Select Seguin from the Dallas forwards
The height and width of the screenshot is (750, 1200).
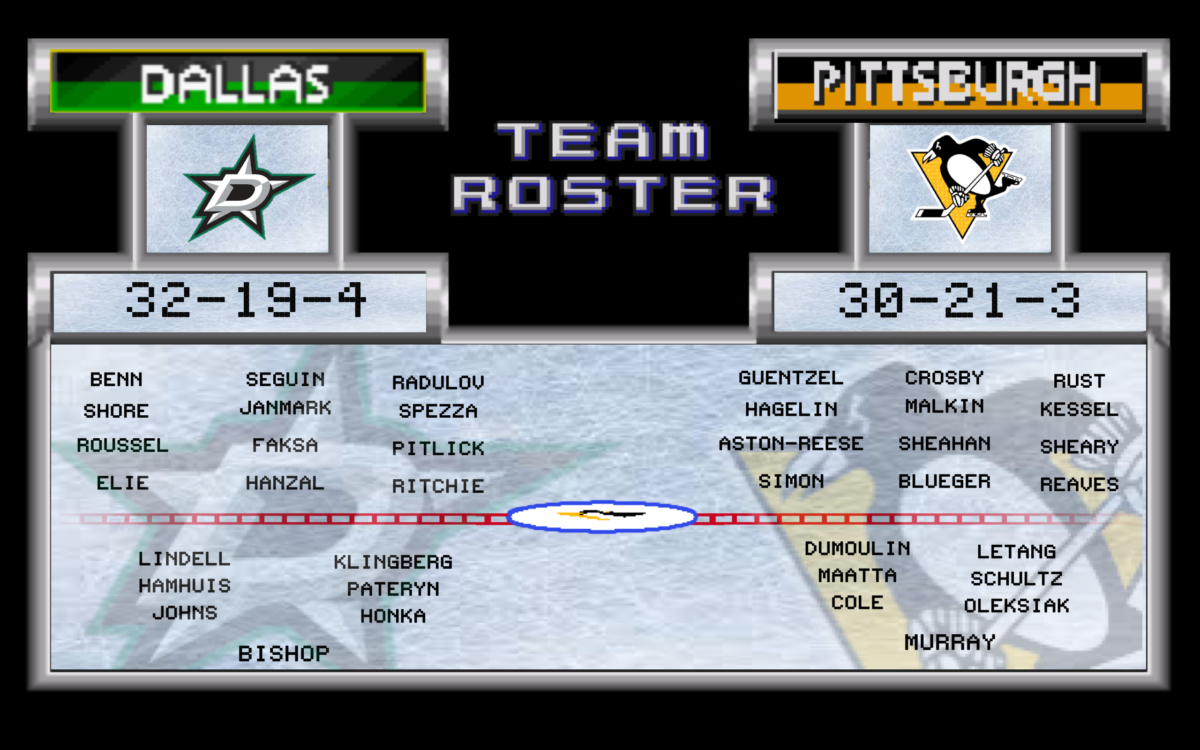pyautogui.click(x=285, y=380)
